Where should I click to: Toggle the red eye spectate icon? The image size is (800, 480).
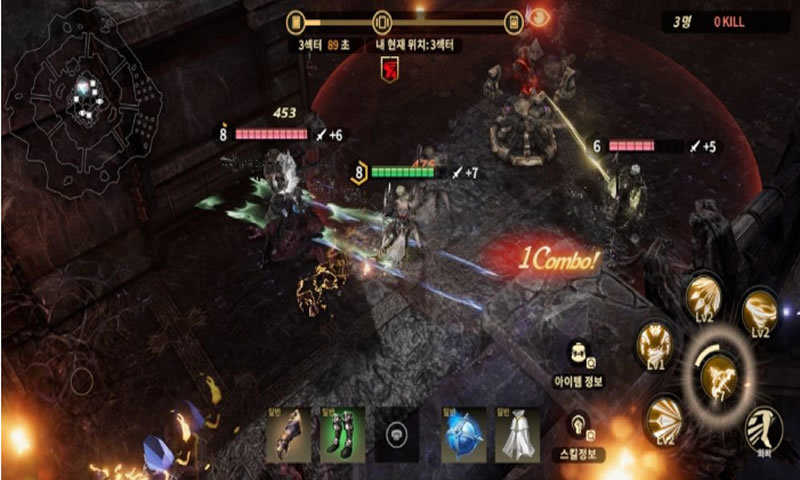point(539,19)
